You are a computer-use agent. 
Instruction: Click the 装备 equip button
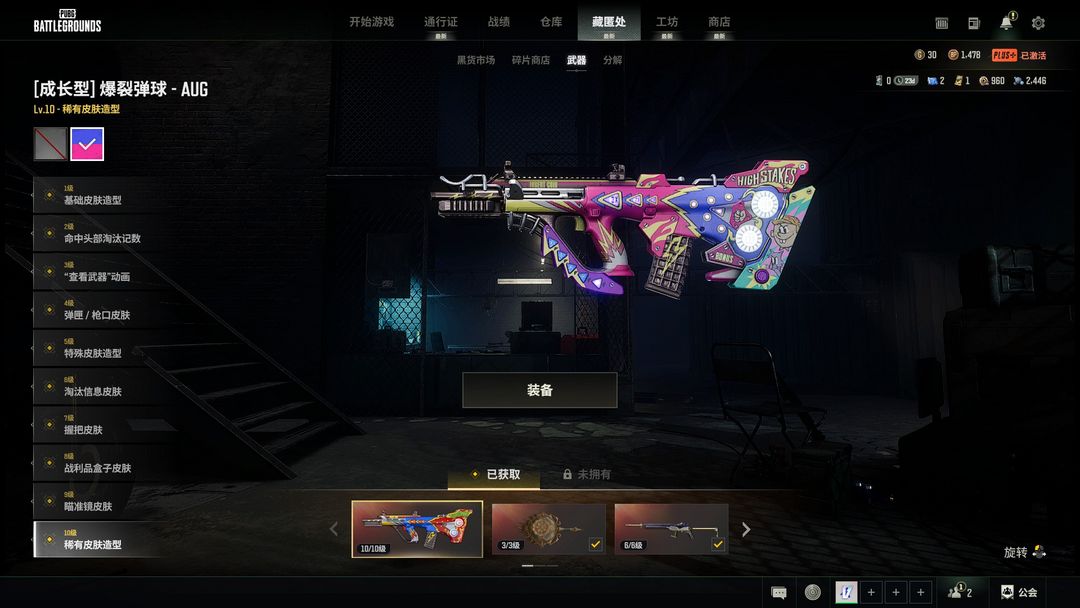pos(539,390)
